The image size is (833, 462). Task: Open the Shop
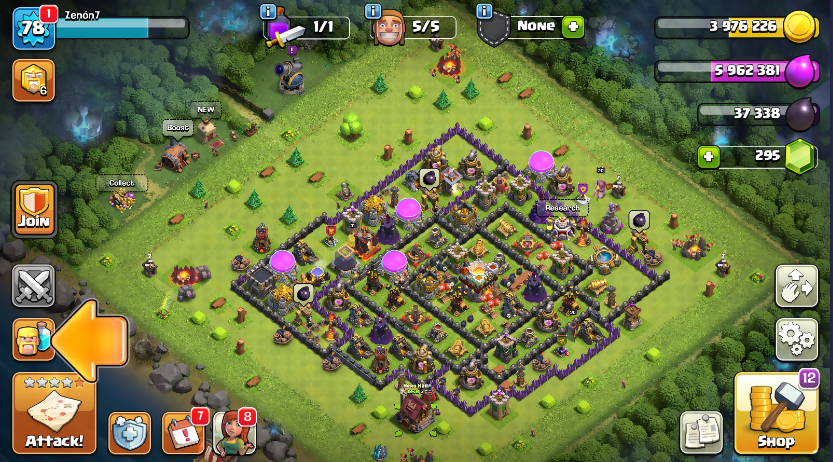click(x=776, y=412)
